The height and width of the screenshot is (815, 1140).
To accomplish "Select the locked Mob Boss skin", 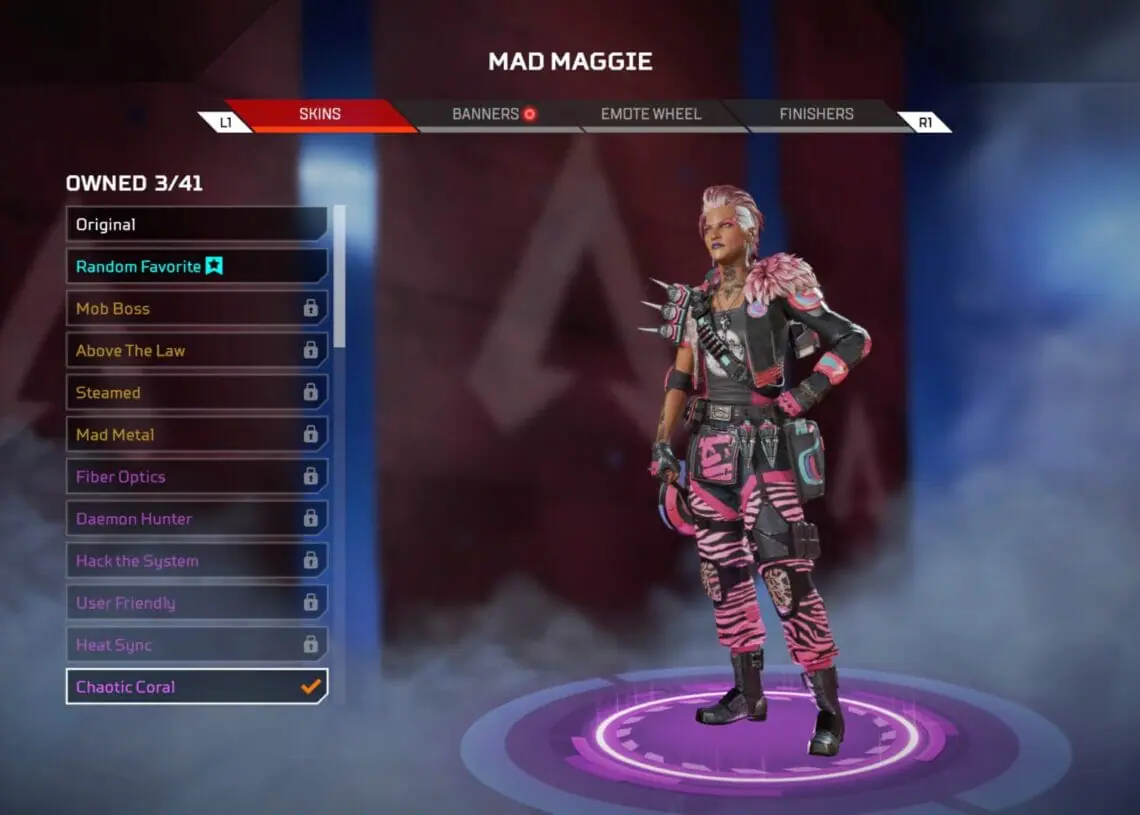I will click(196, 308).
